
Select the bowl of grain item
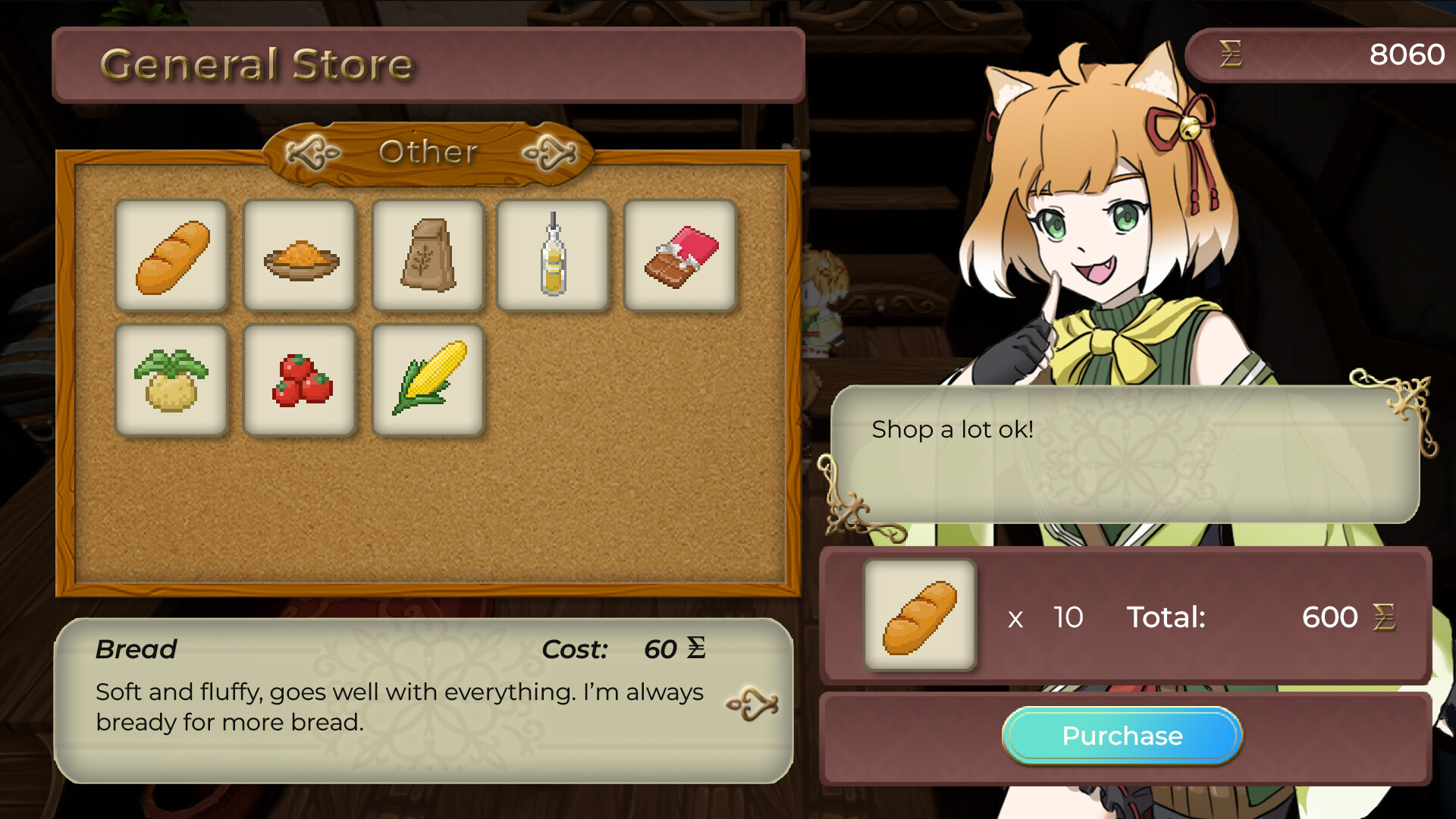tap(300, 256)
